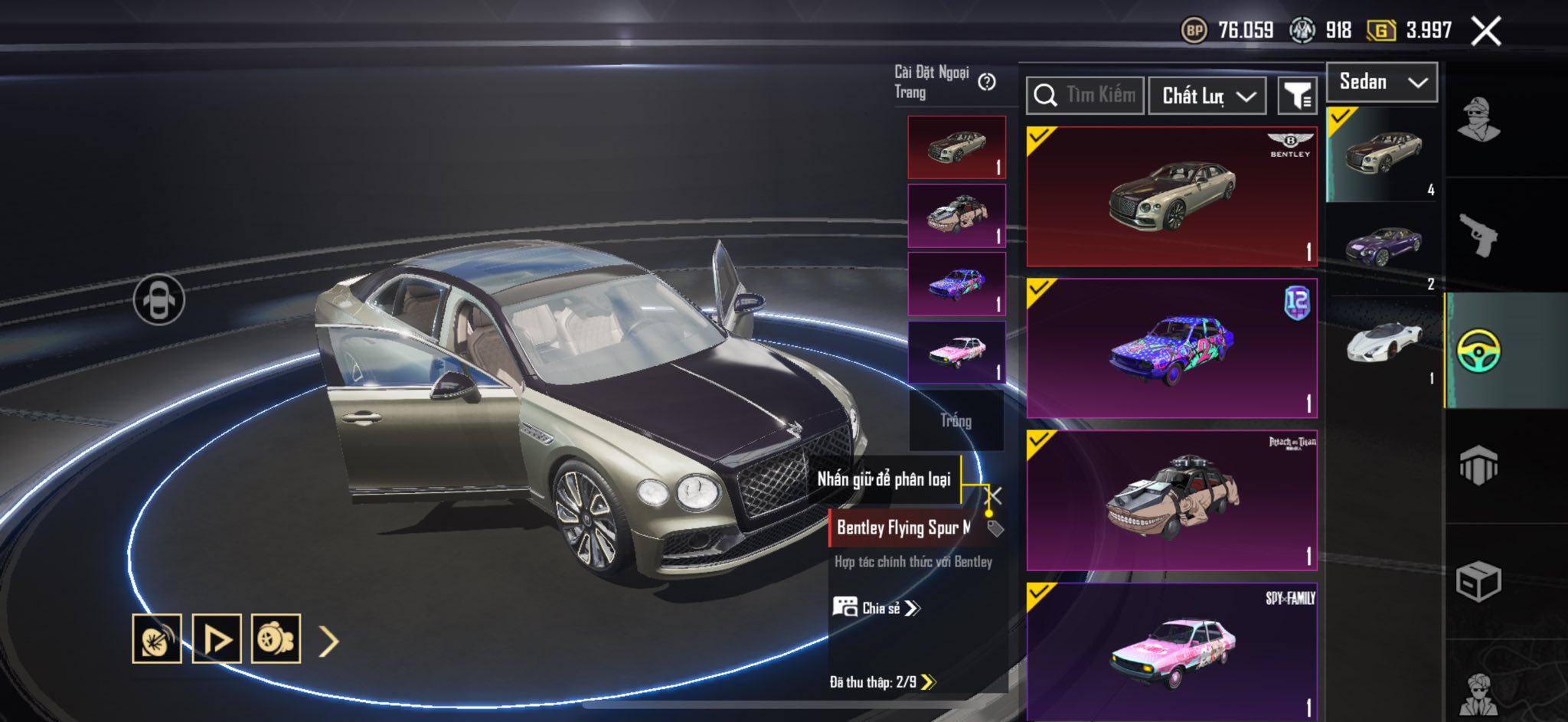Viewport: 1568px width, 722px height.
Task: Select the Bentley Flying Spur skin card
Action: 1171,197
